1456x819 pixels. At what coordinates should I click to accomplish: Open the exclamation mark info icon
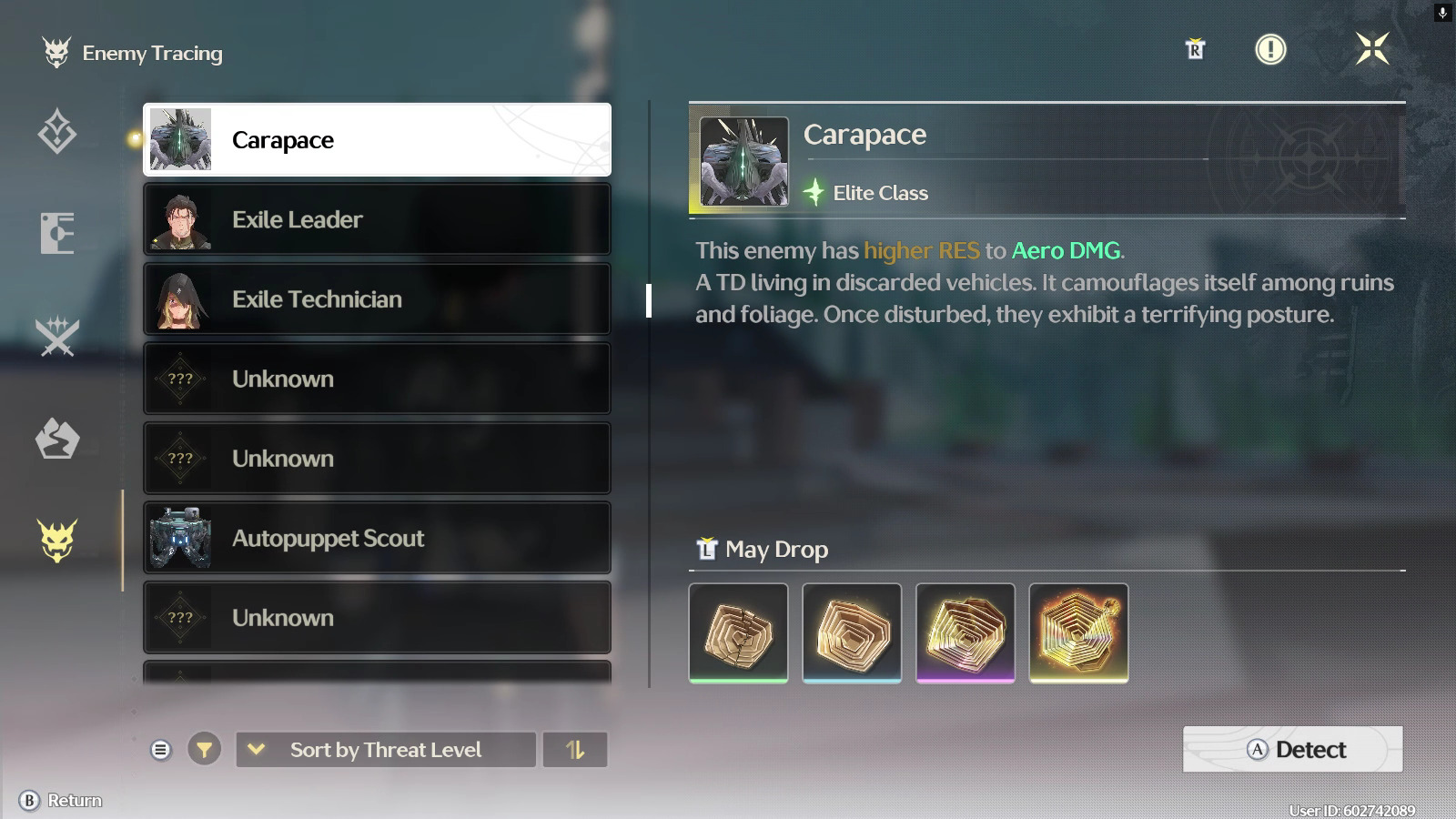pos(1270,49)
